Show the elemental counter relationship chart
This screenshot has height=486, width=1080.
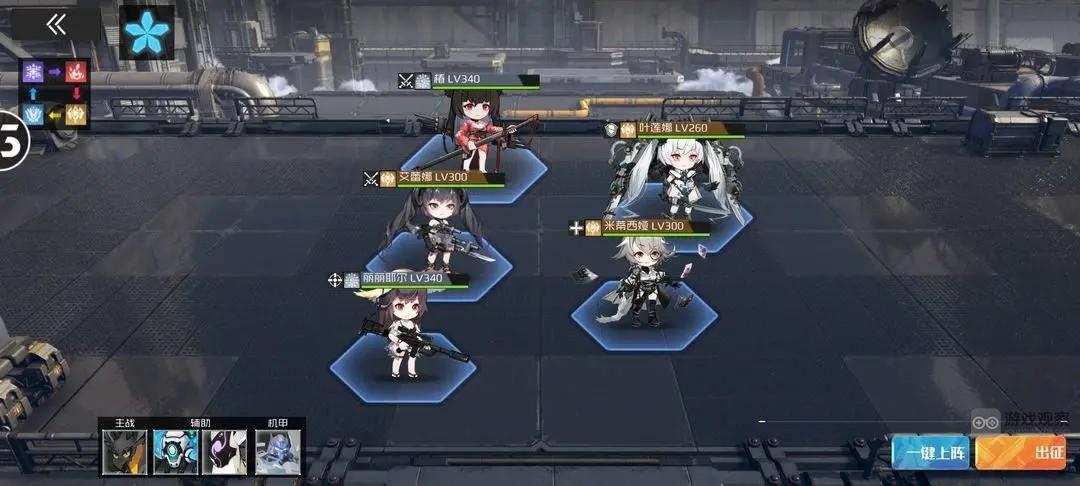(x=55, y=94)
